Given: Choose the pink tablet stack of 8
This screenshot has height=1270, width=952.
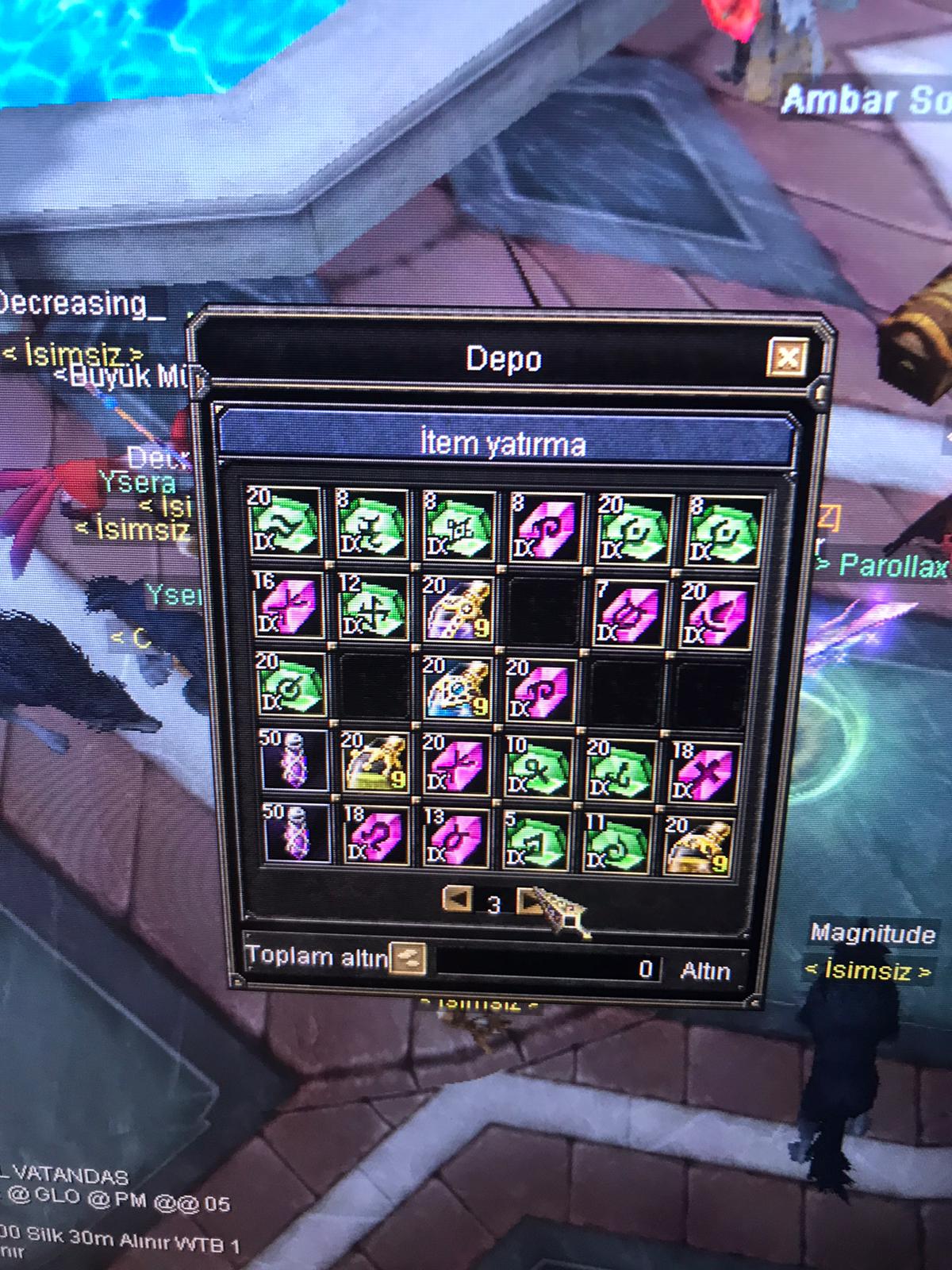Looking at the screenshot, I should point(543,527).
